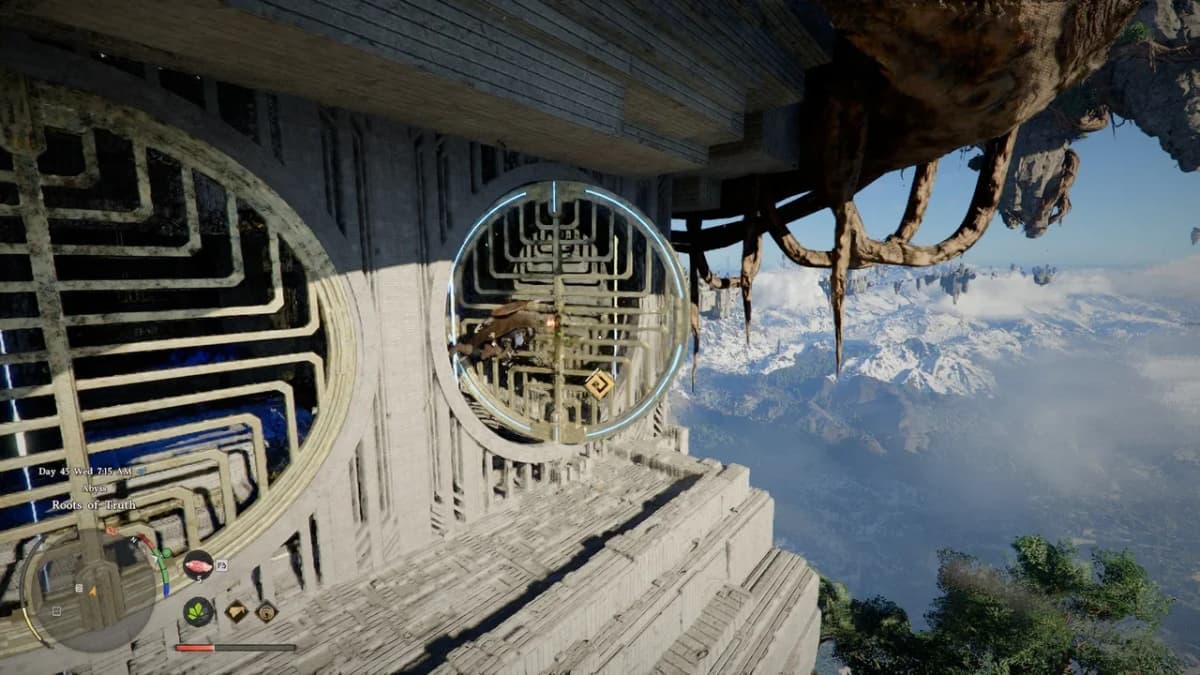Click the Roots of Truth location label
Viewport: 1200px width, 675px height.
(96, 505)
